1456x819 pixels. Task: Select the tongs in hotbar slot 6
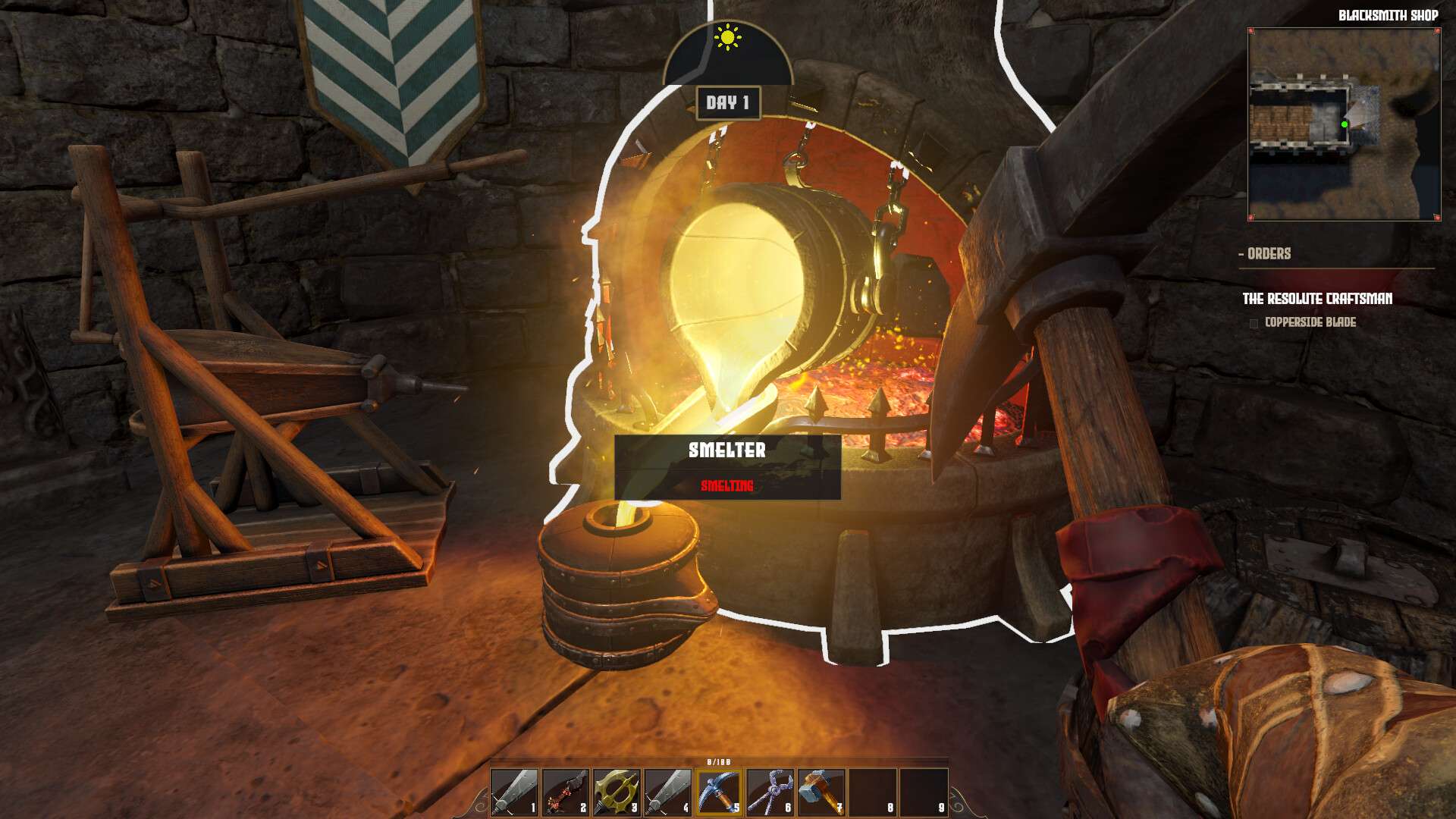pyautogui.click(x=768, y=792)
